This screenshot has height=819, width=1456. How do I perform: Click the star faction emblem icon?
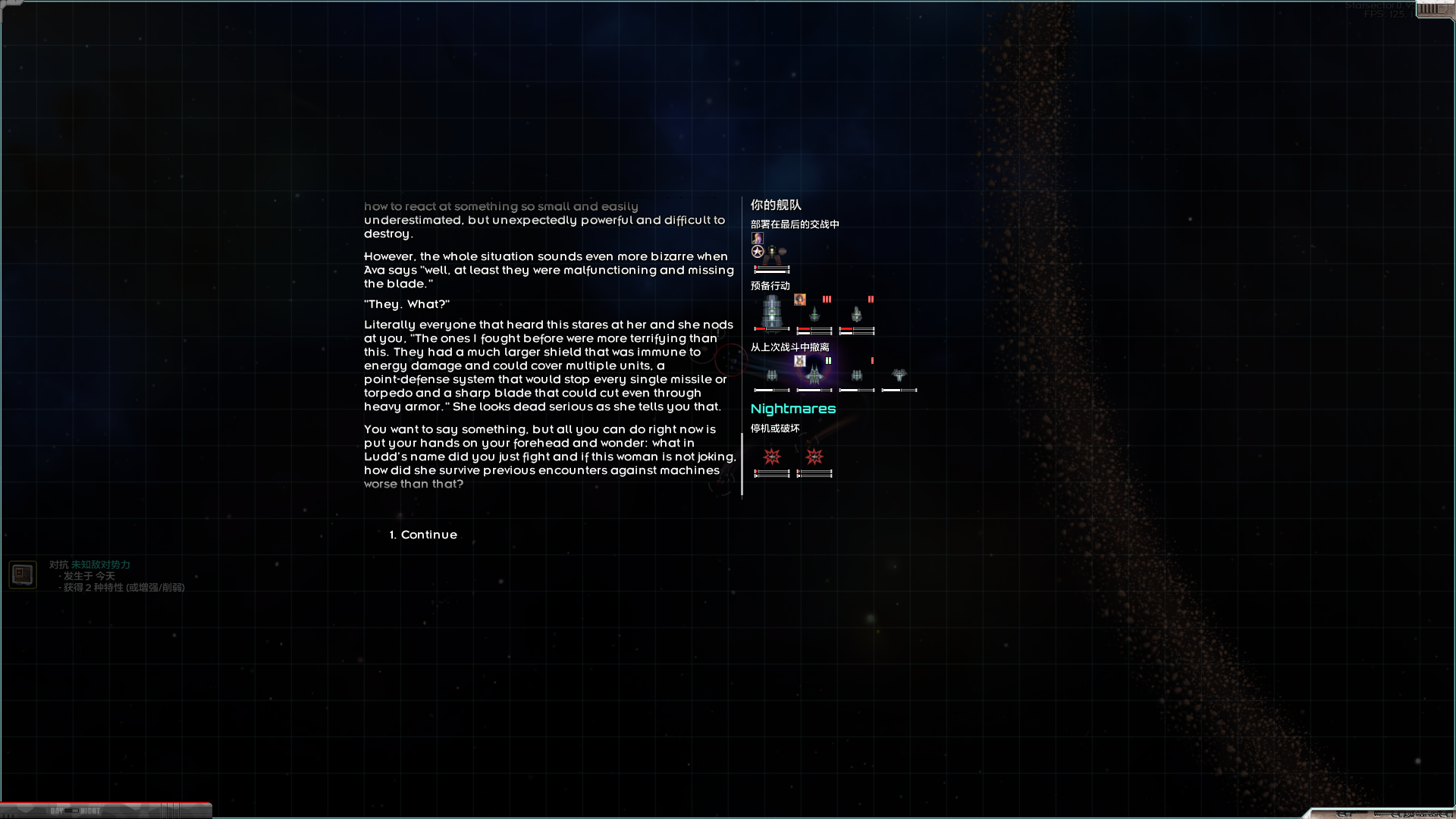click(757, 250)
